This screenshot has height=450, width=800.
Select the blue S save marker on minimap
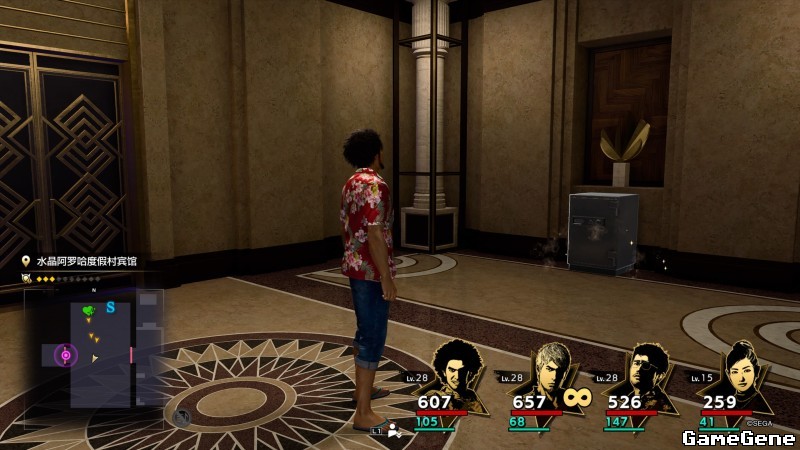coord(110,308)
